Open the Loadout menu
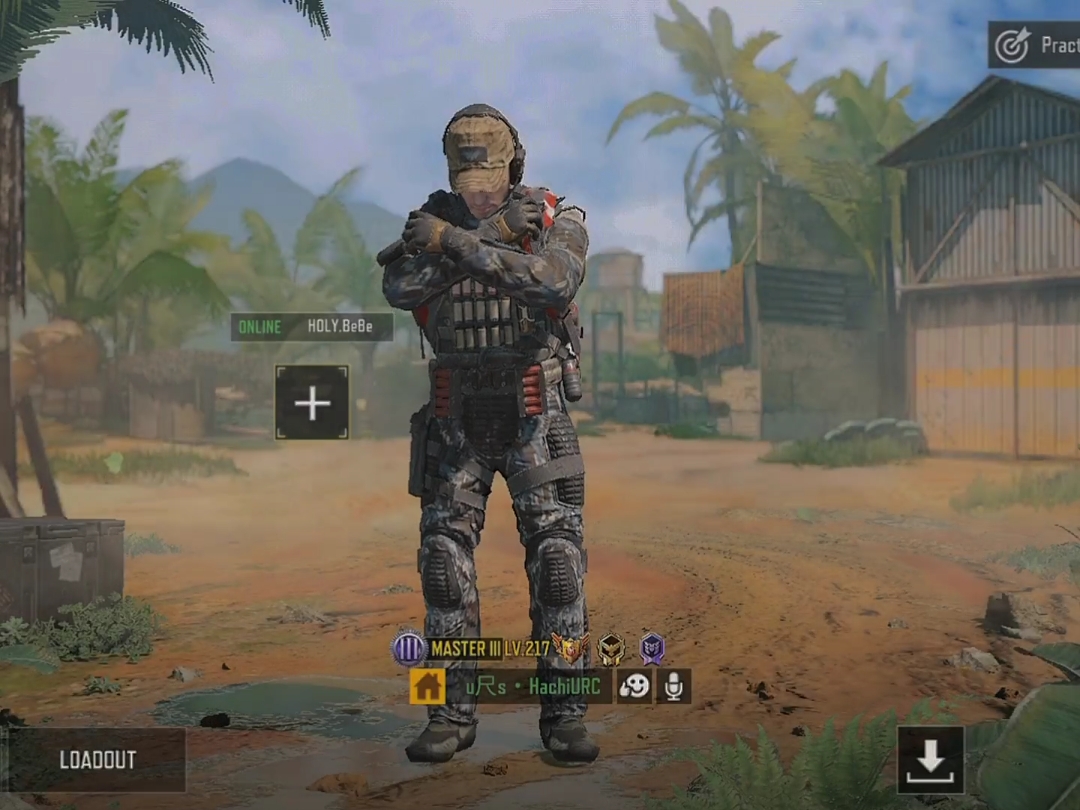The image size is (1080, 810). click(97, 760)
